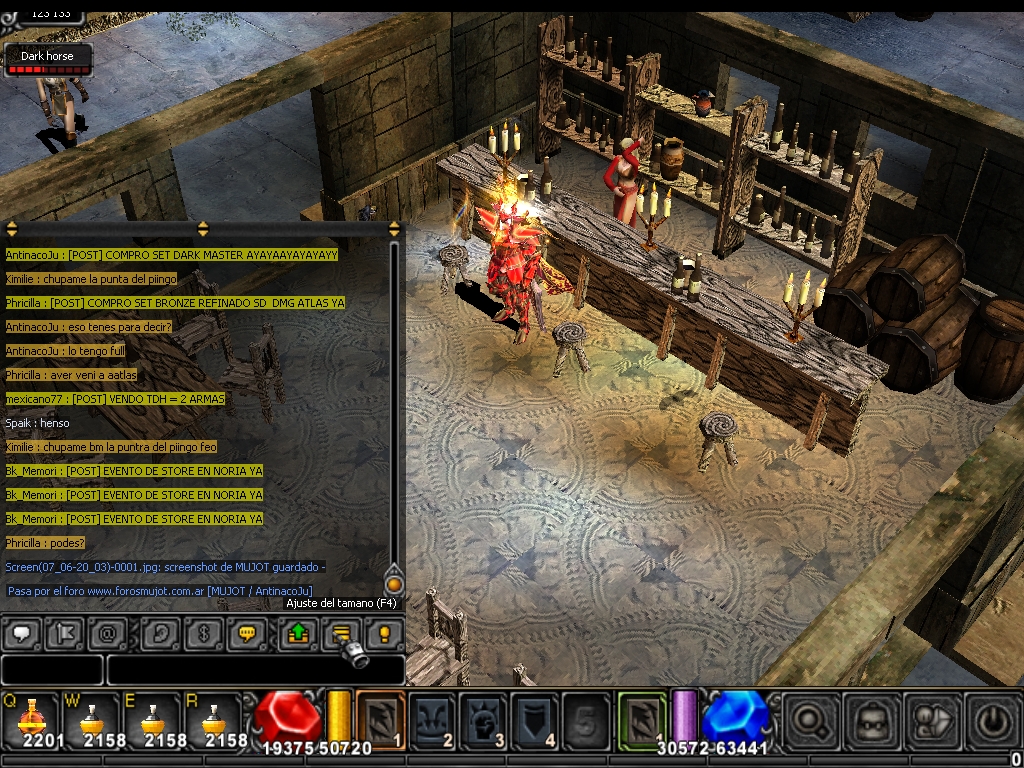Click the white speech bubble chat button
1024x768 pixels.
point(22,632)
